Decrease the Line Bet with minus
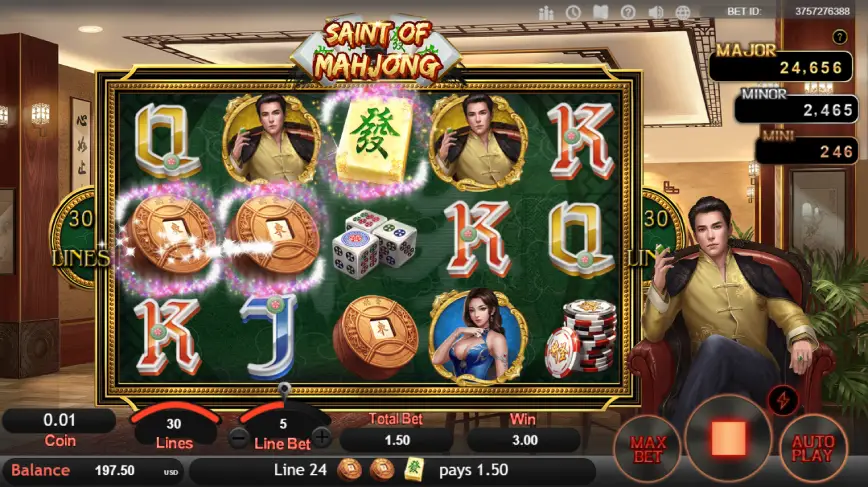 coord(238,437)
